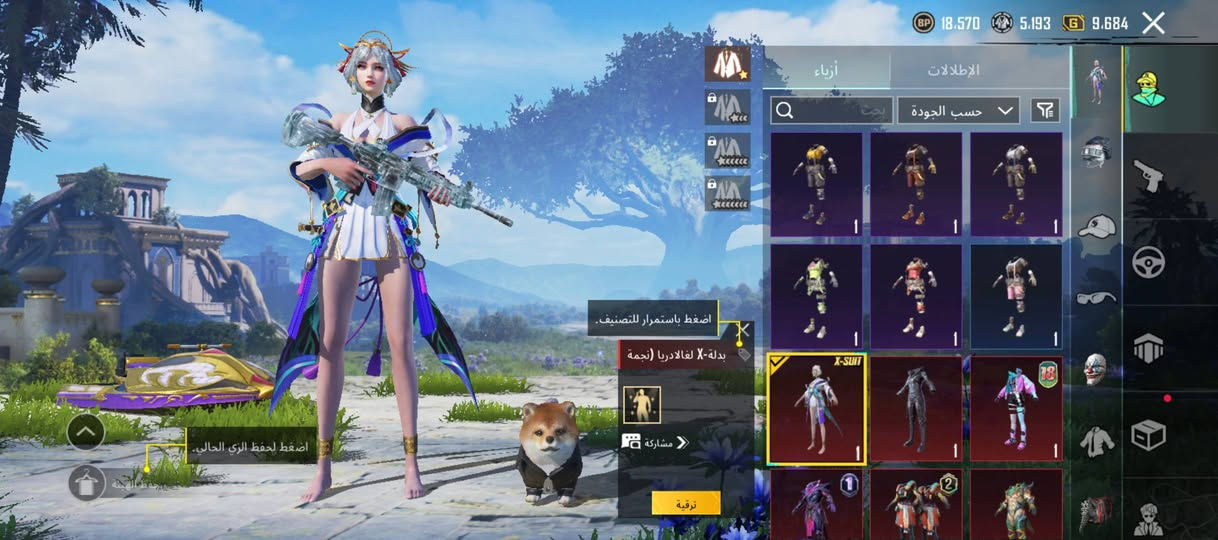The height and width of the screenshot is (540, 1218).
Task: Show the sunglasses category
Action: point(1098,297)
